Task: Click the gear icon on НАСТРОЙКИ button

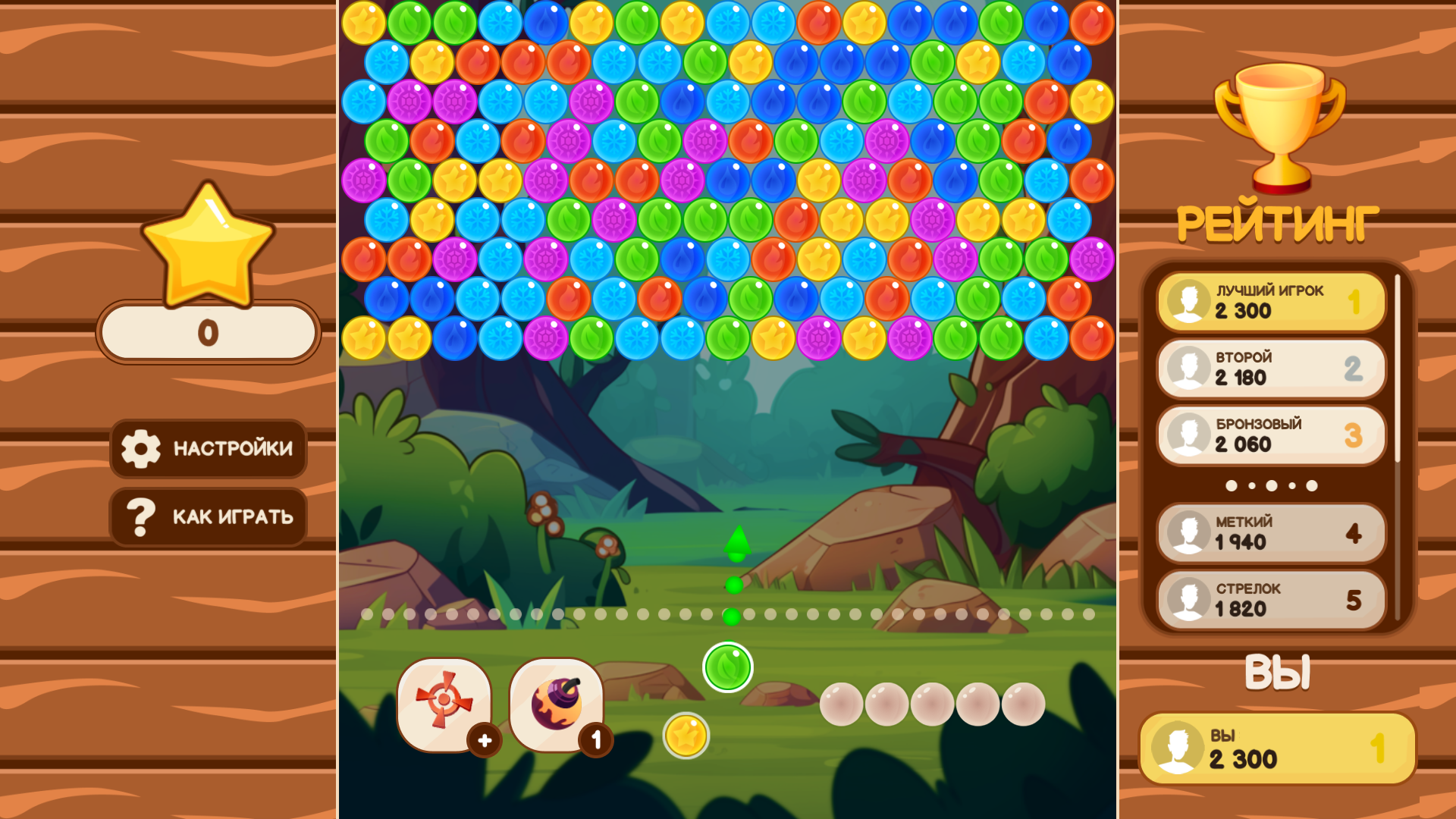Action: 141,449
